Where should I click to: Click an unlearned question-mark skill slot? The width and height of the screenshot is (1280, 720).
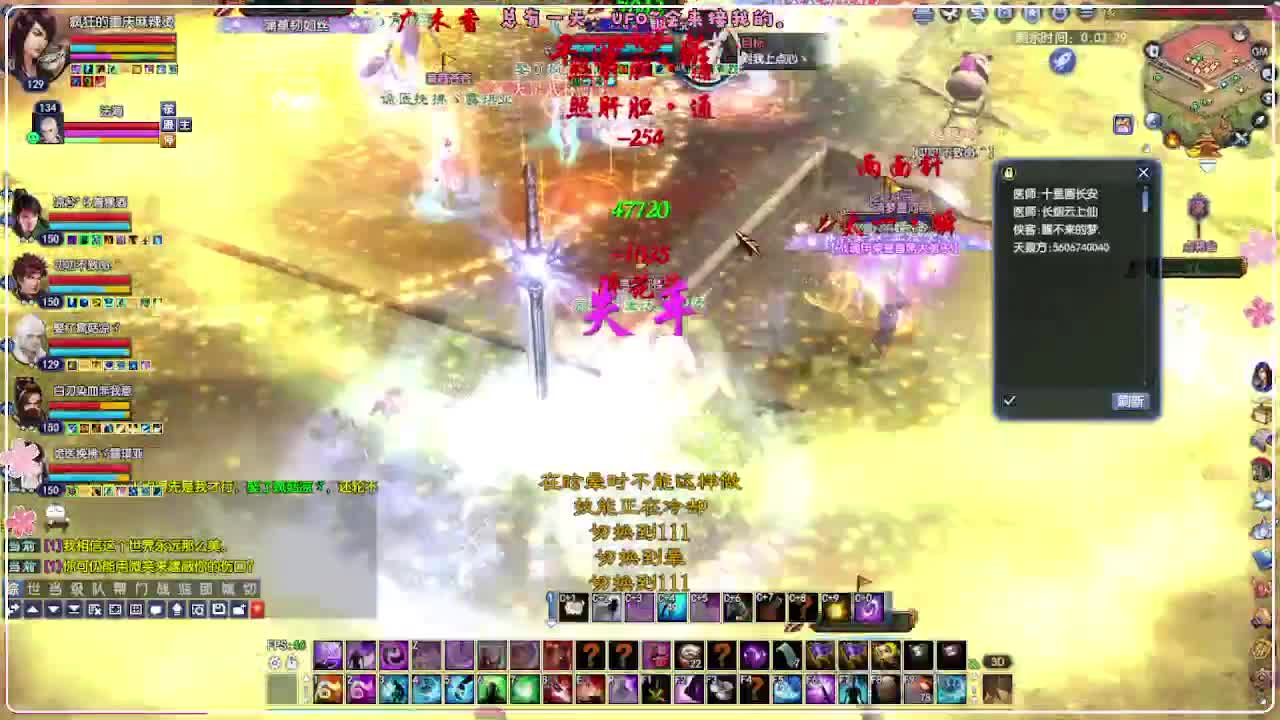point(590,656)
